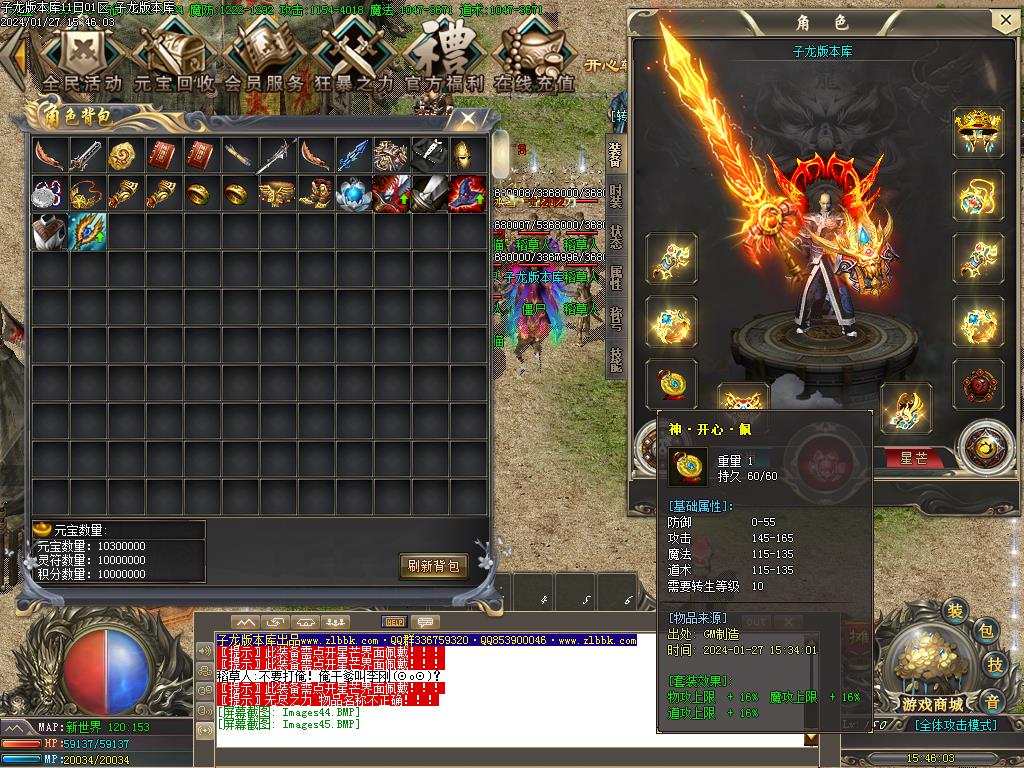
Task: Switch to the 技能 skills tab
Action: click(x=615, y=360)
